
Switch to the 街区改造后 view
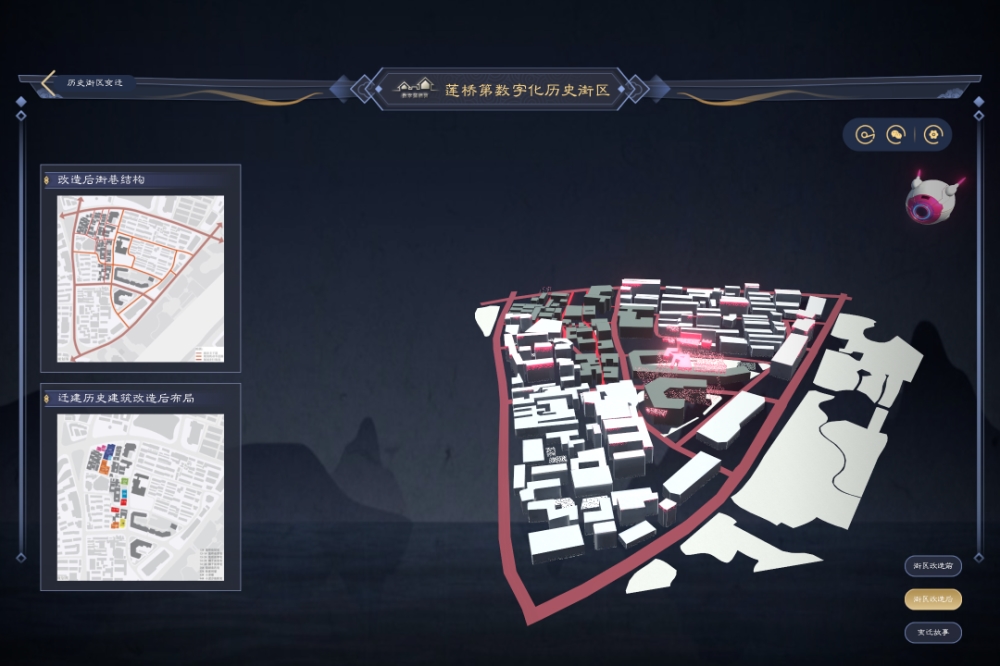click(x=932, y=599)
